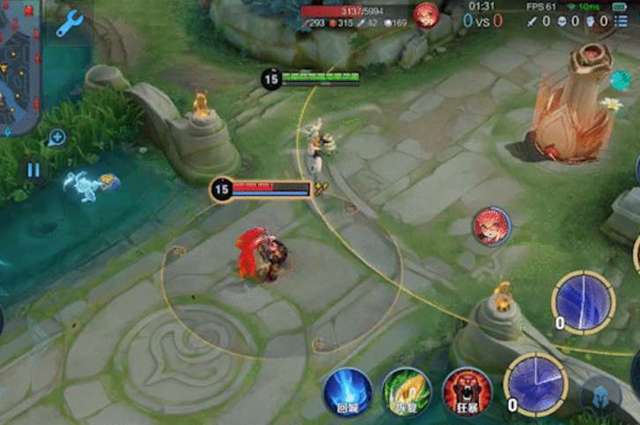Select the red-haired hero portrait near the tower
This screenshot has height=425, width=640.
492,226
